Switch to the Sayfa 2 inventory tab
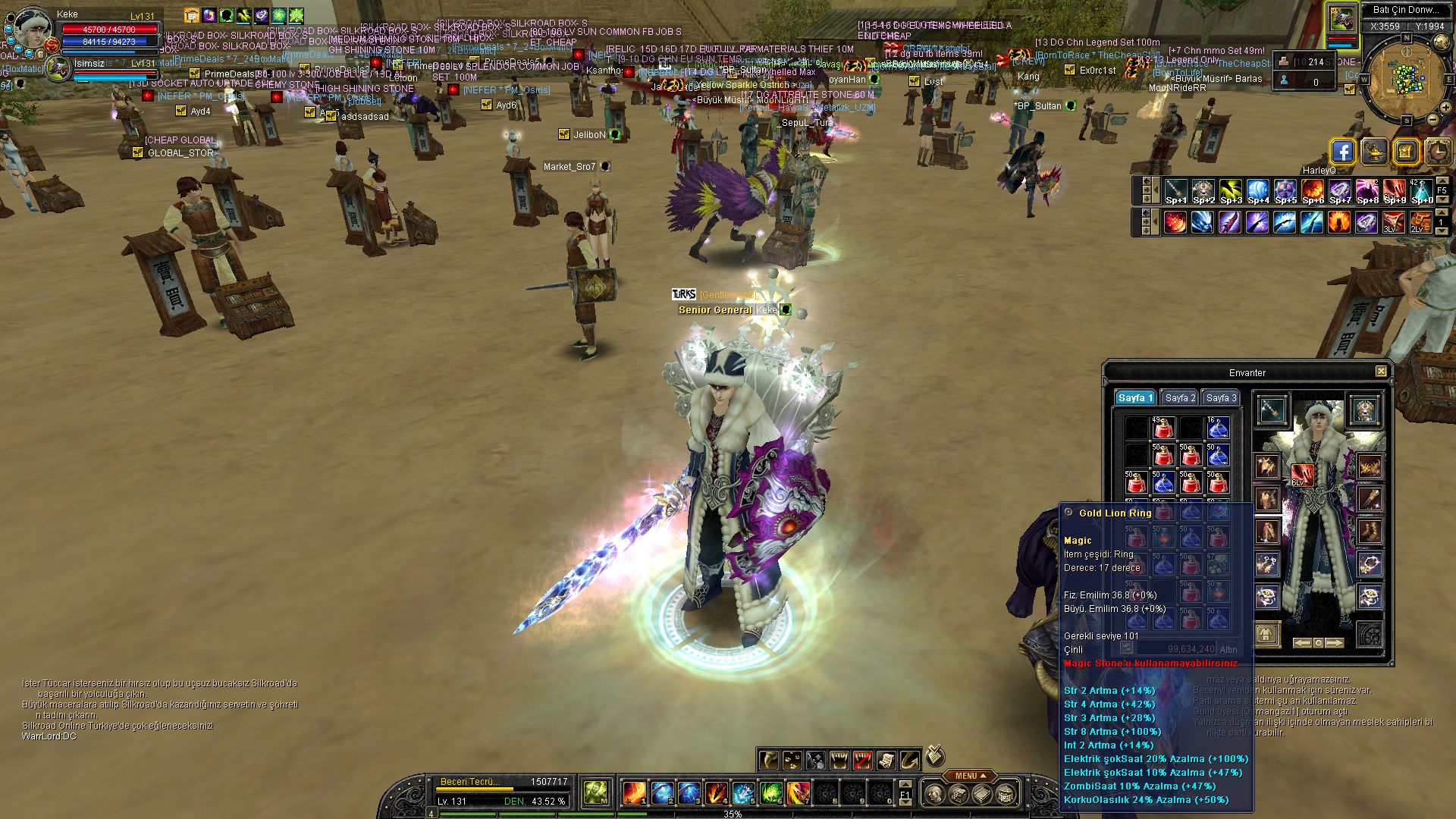 [x=1180, y=398]
